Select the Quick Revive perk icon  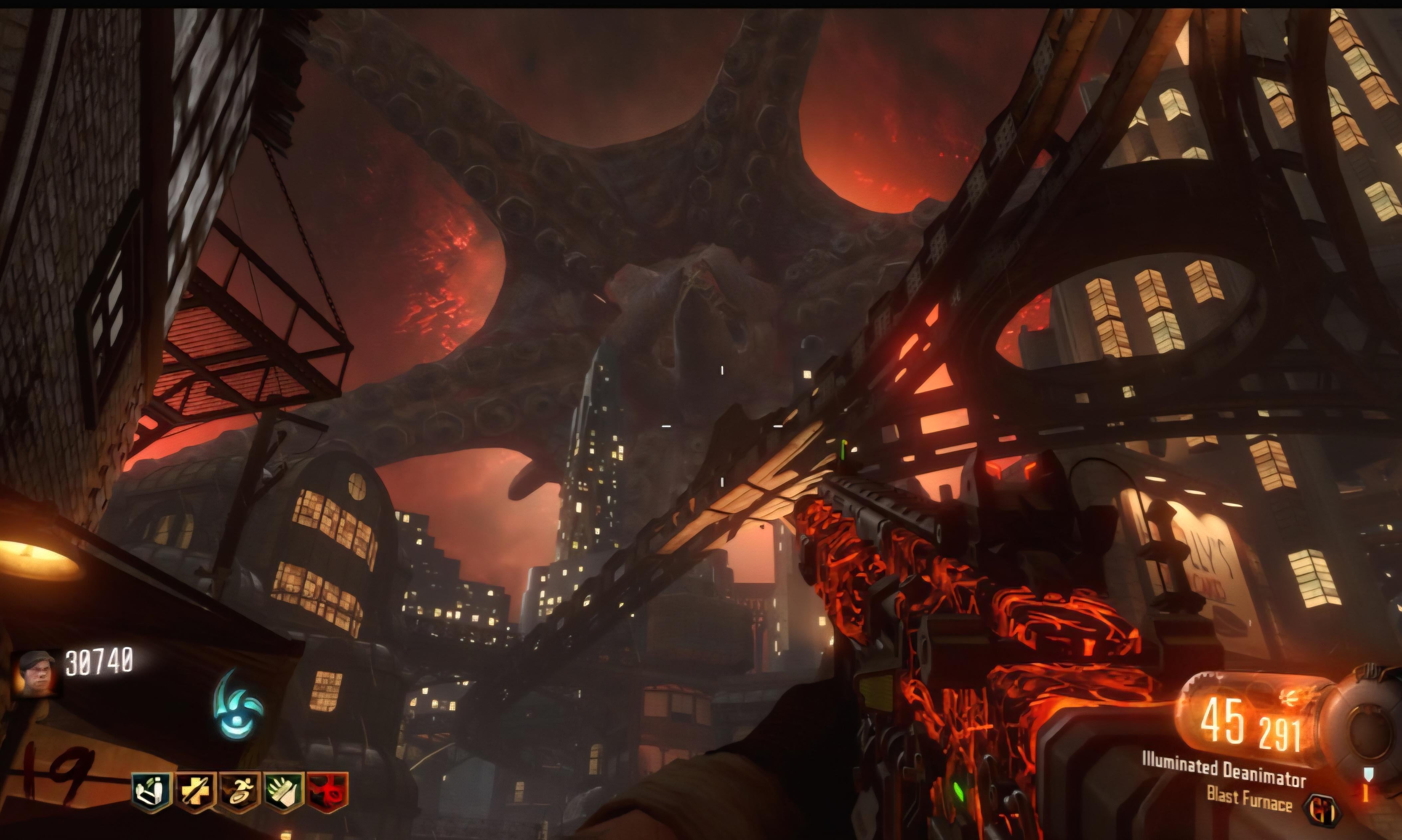point(152,792)
